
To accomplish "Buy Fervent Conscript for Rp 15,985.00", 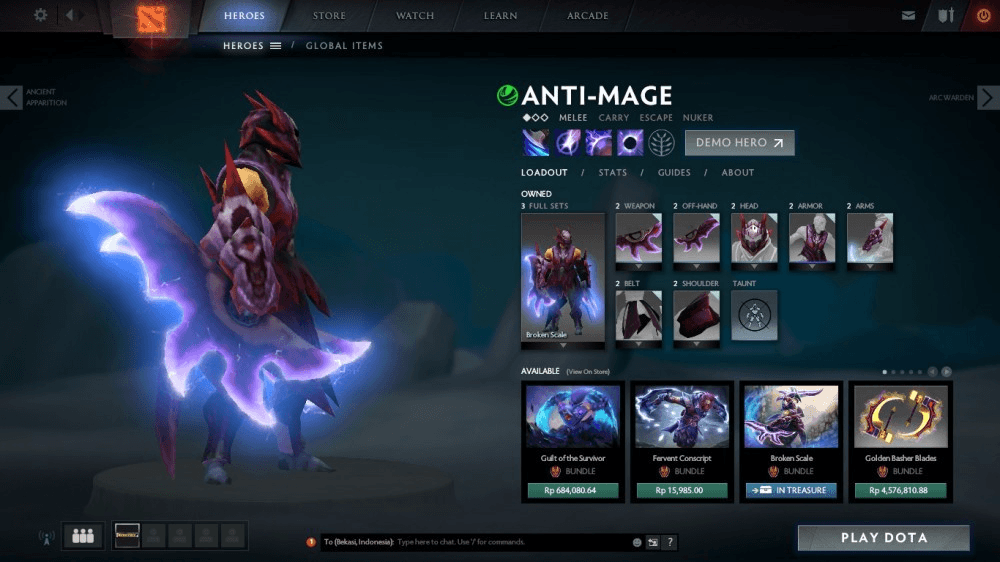I will [x=682, y=491].
